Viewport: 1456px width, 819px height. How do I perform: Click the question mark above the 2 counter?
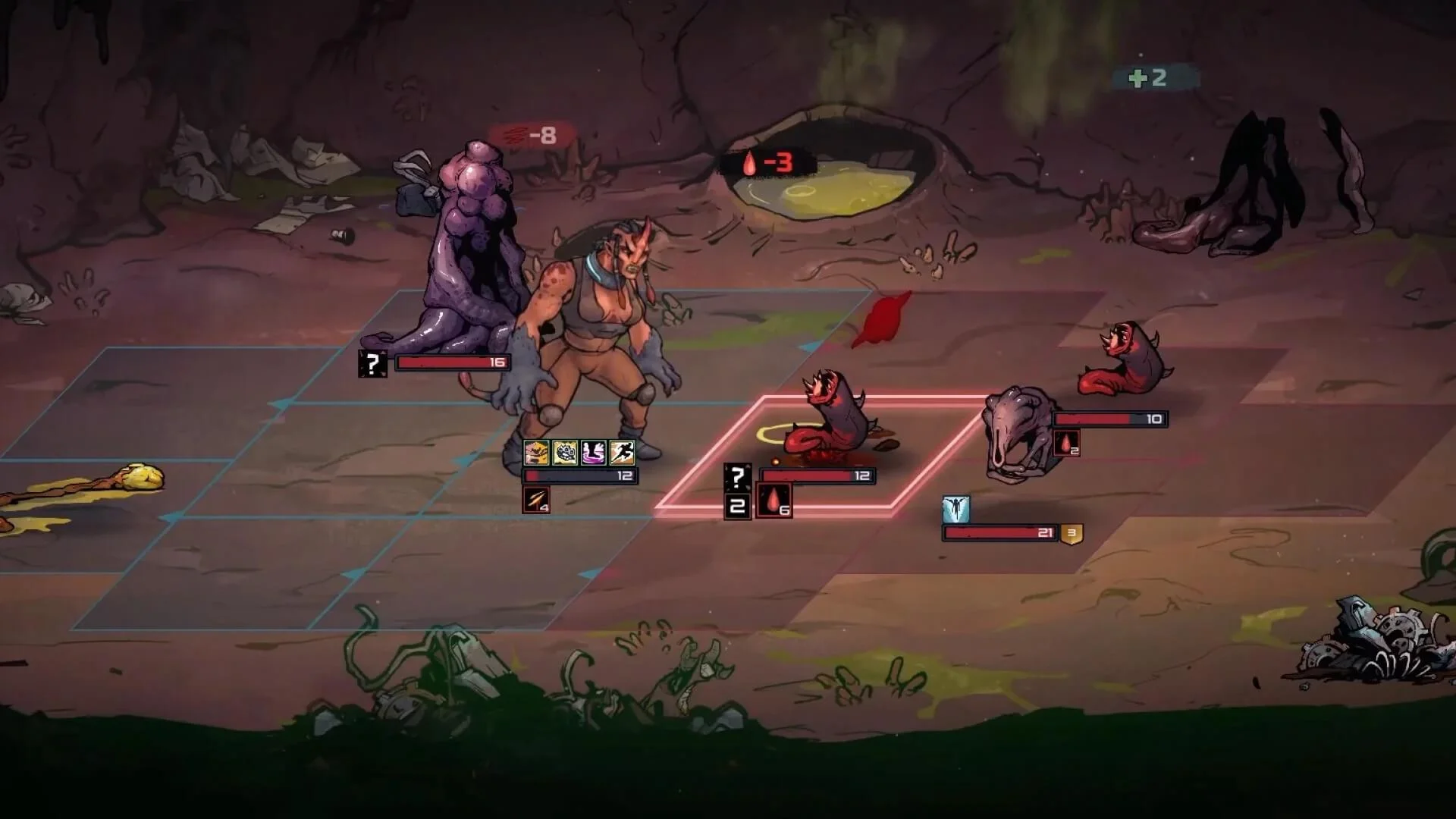coord(737,477)
